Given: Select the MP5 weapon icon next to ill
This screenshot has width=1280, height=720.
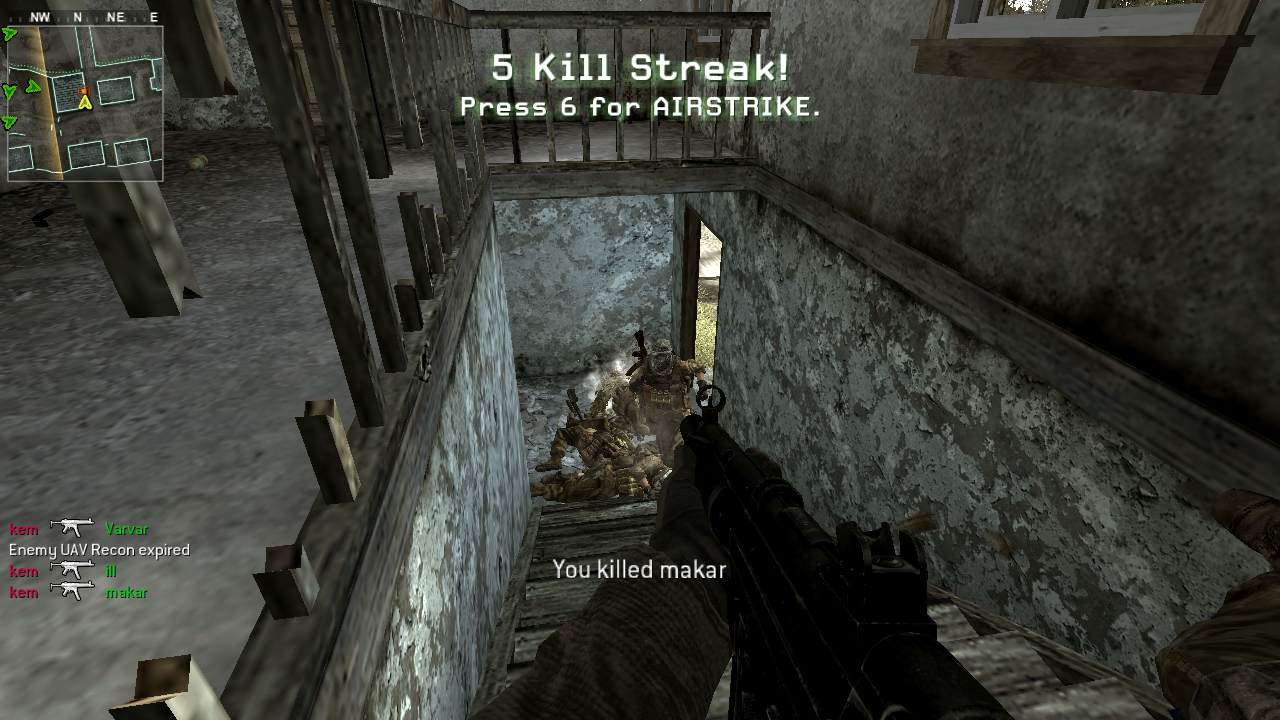Looking at the screenshot, I should (72, 570).
